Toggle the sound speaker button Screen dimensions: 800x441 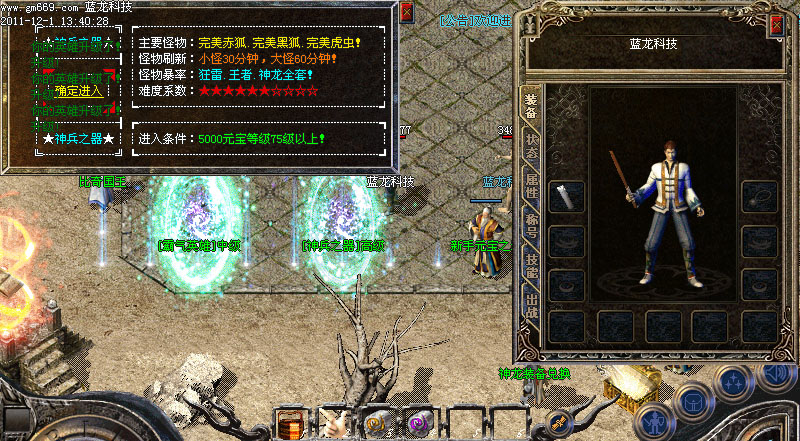pos(775,376)
